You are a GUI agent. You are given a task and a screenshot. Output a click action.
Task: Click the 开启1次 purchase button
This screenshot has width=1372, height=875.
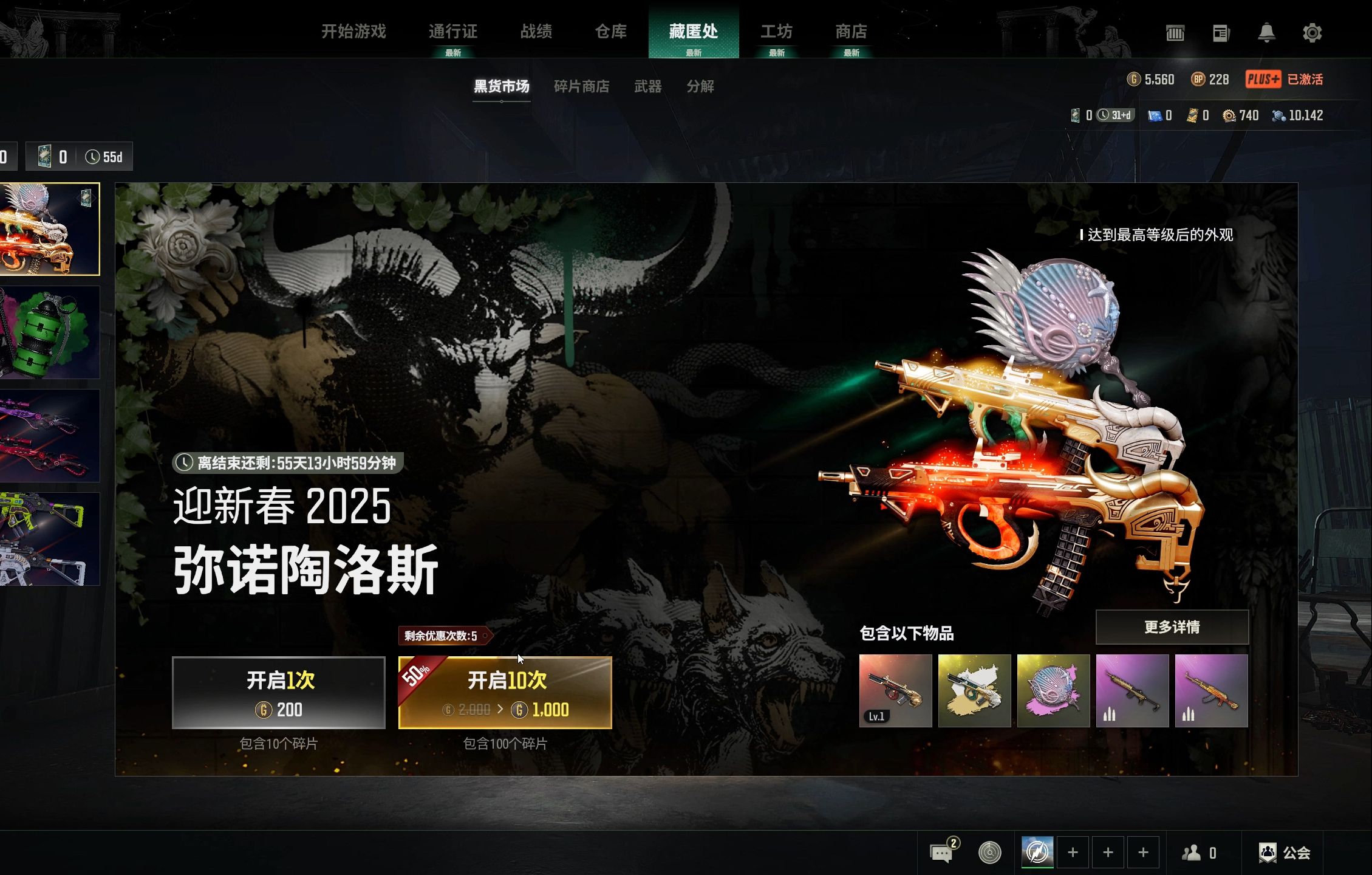click(x=279, y=694)
